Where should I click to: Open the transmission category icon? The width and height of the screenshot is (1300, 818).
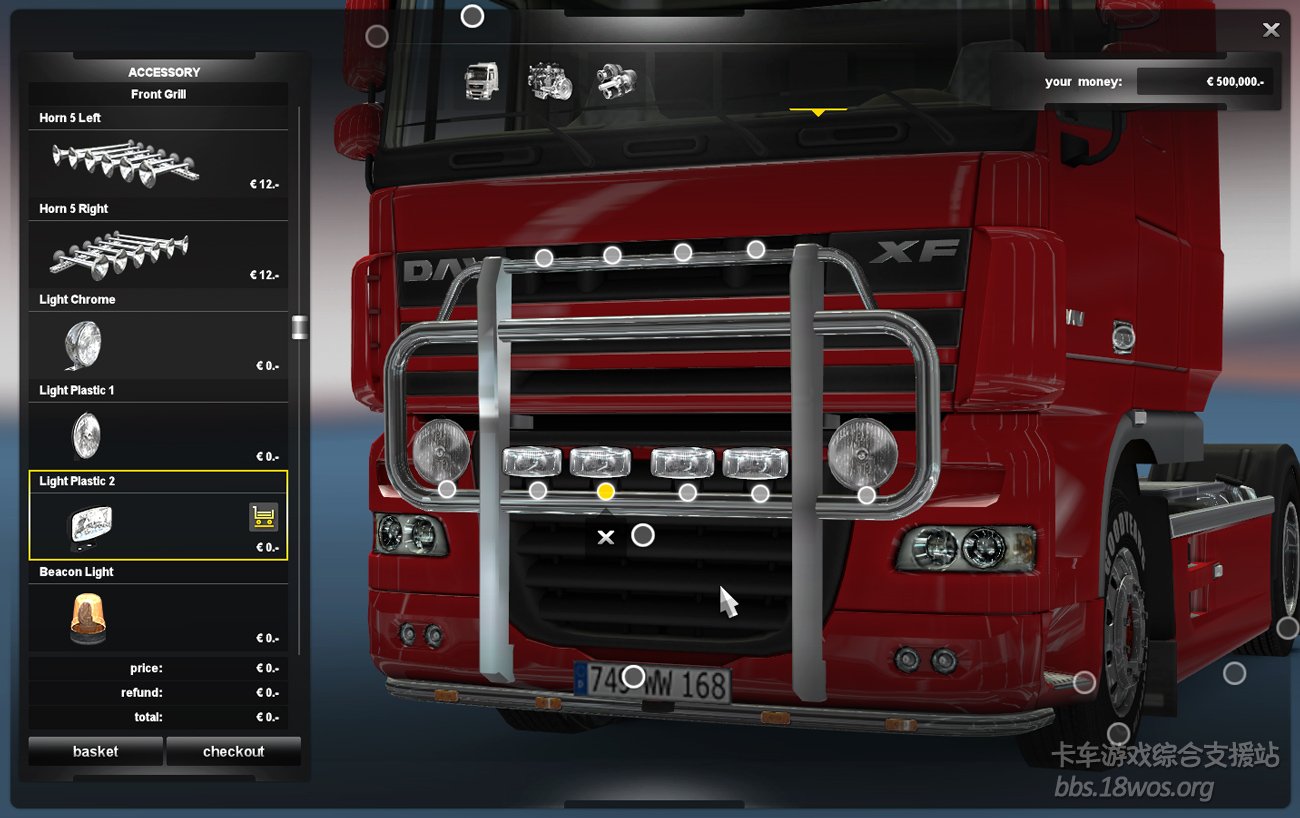click(x=616, y=81)
